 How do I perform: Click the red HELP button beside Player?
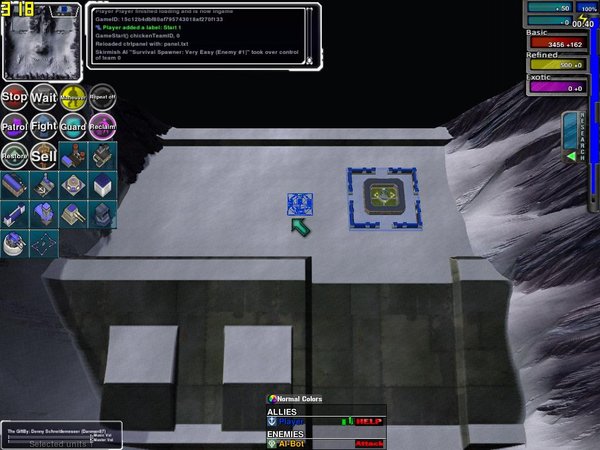pyautogui.click(x=369, y=422)
